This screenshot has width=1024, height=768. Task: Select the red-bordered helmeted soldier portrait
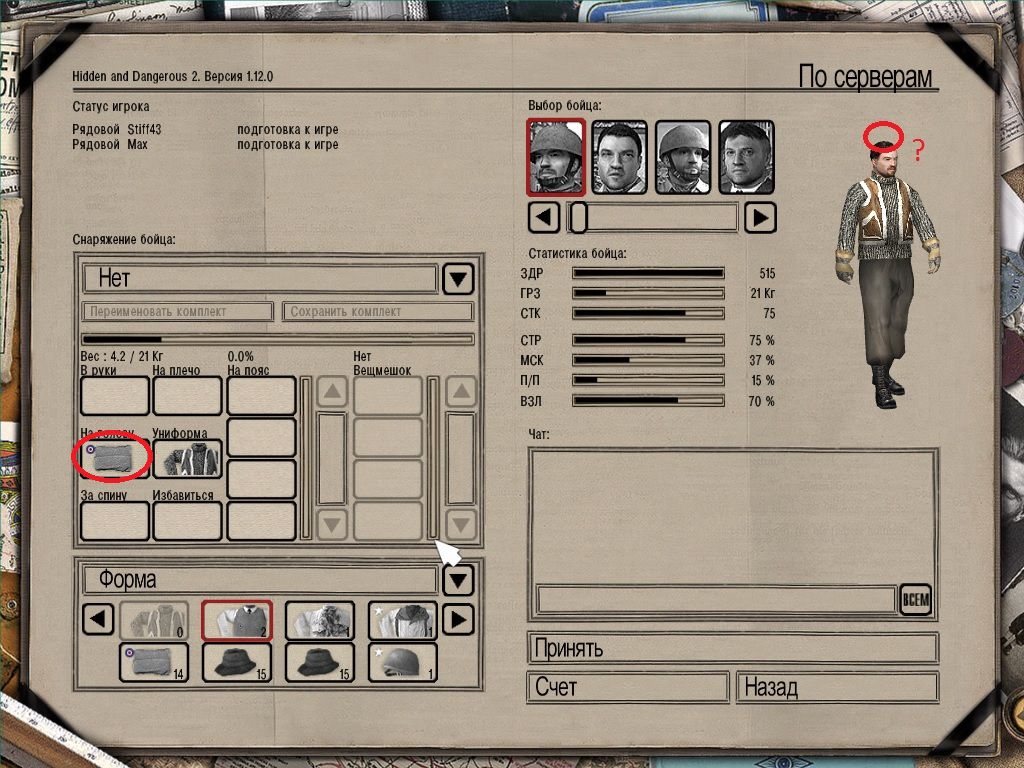(x=556, y=157)
